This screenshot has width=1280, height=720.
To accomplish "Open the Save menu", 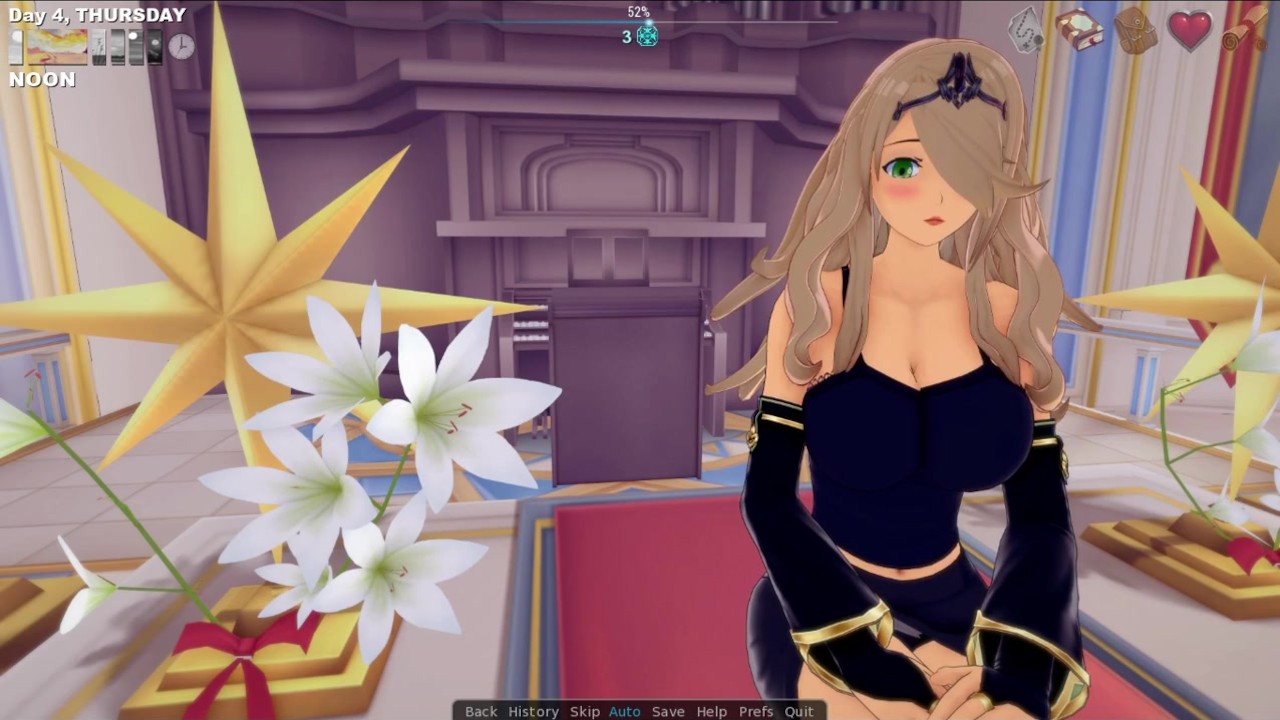I will (668, 711).
